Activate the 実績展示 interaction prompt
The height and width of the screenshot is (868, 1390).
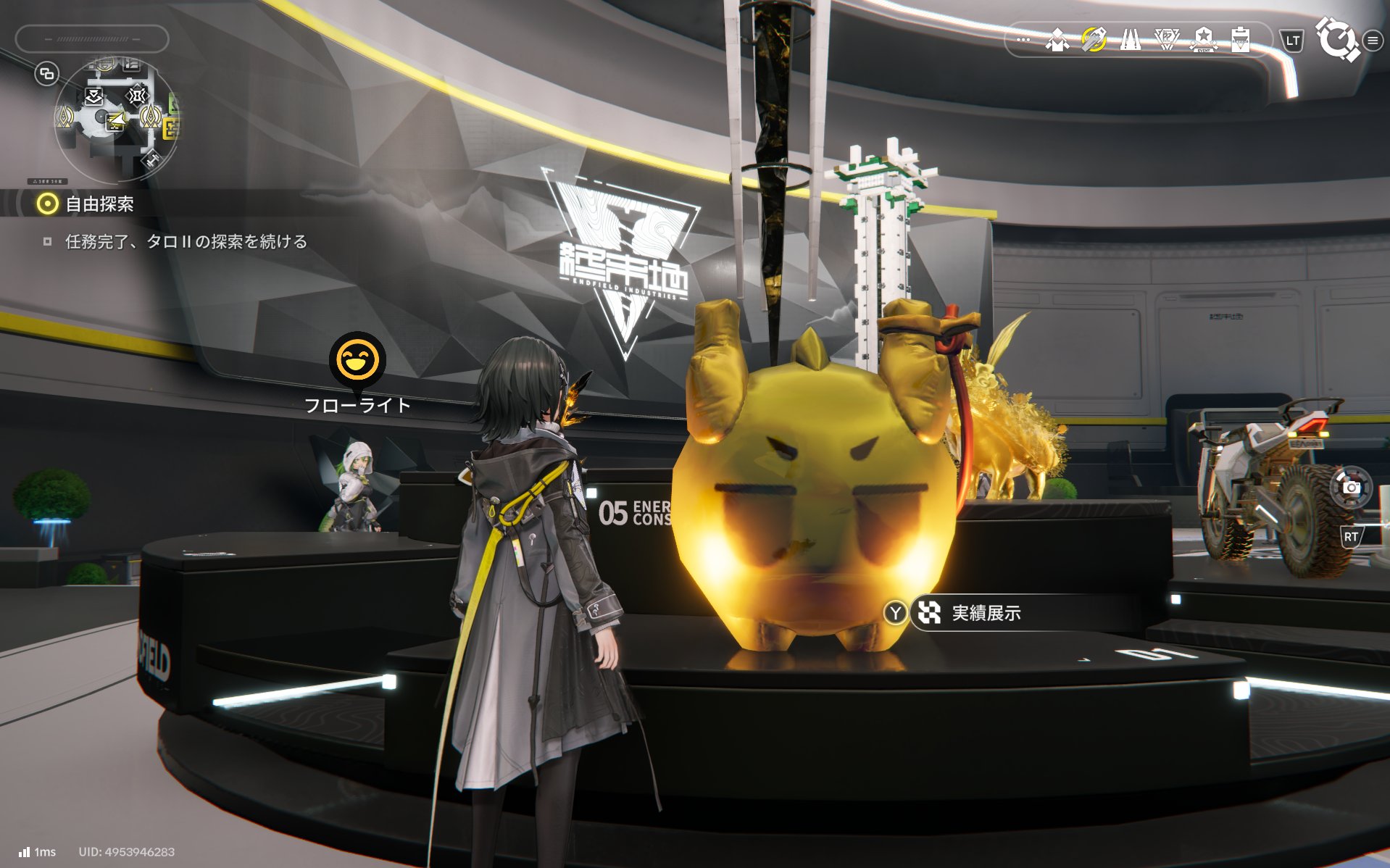click(986, 614)
